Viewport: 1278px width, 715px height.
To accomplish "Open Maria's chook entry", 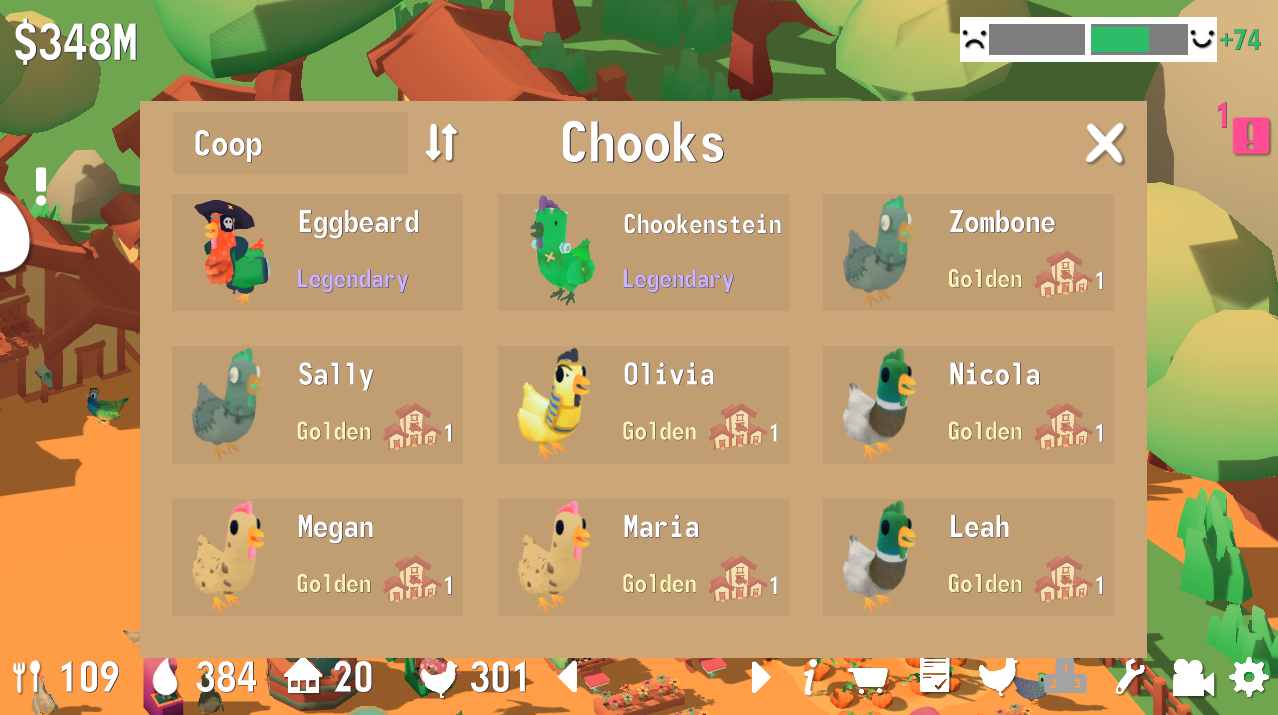I will click(643, 558).
